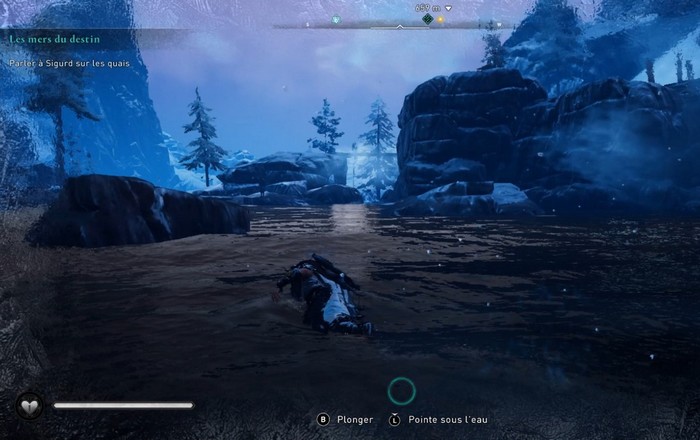Click the light blue marker on the compass
Image resolution: width=700 pixels, height=440 pixels.
(336, 19)
